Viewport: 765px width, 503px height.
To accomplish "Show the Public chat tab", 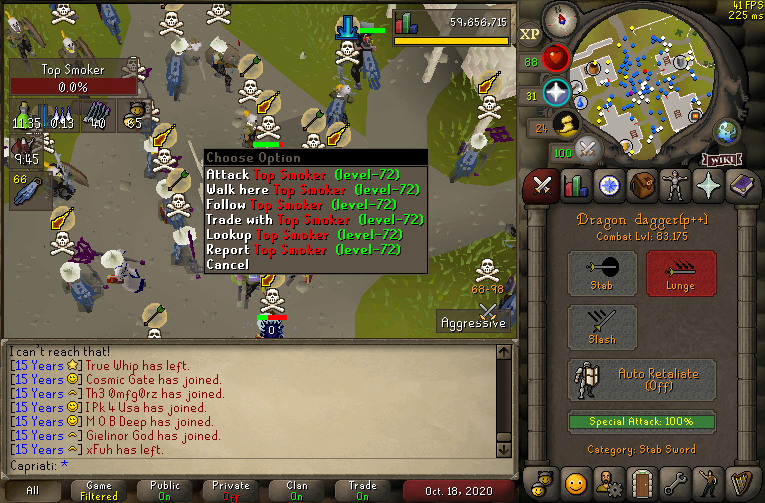I will (167, 490).
